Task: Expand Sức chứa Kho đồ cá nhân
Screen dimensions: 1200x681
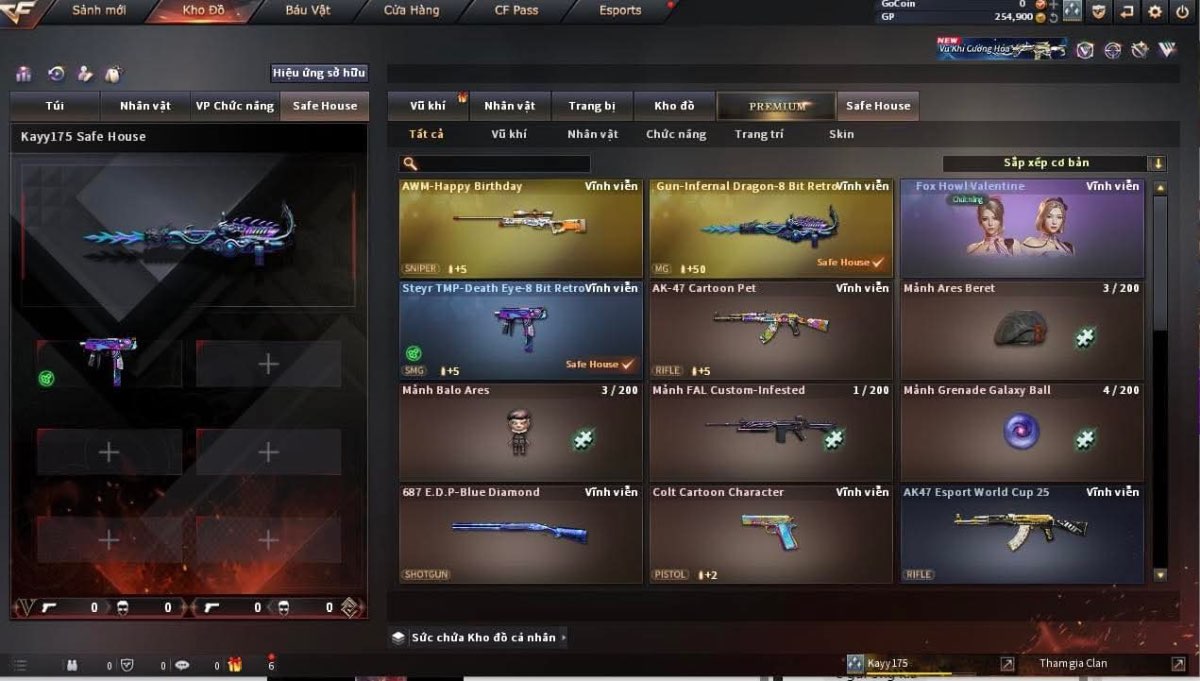Action: tap(482, 637)
